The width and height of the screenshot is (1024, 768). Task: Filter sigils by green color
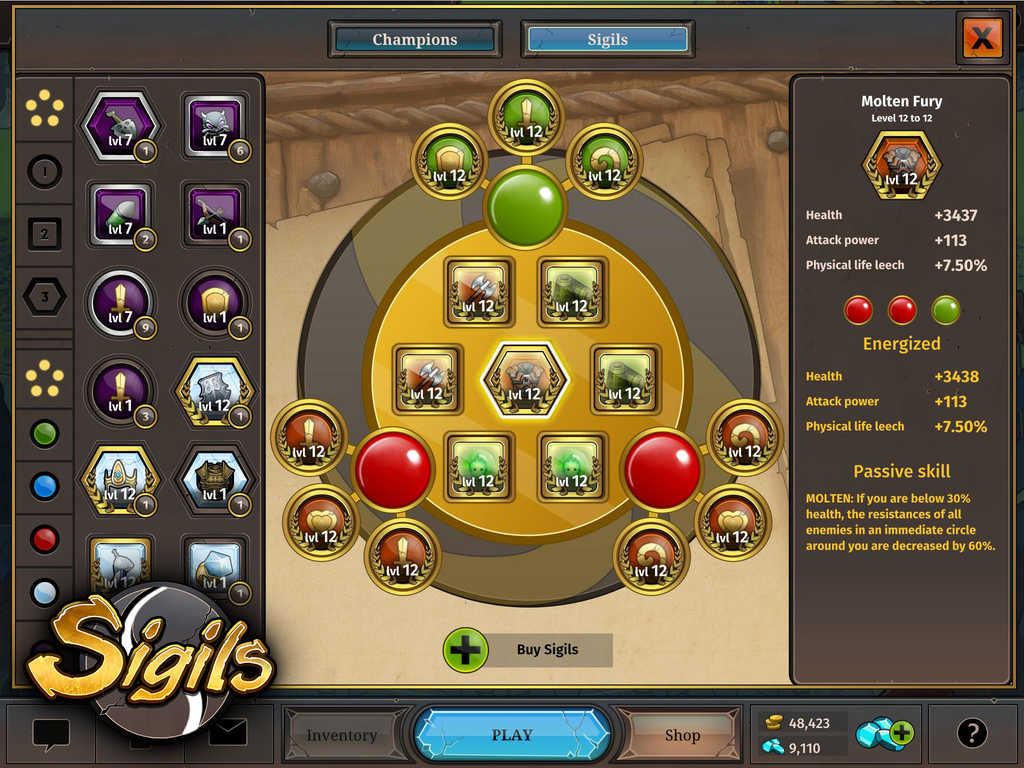coord(45,434)
